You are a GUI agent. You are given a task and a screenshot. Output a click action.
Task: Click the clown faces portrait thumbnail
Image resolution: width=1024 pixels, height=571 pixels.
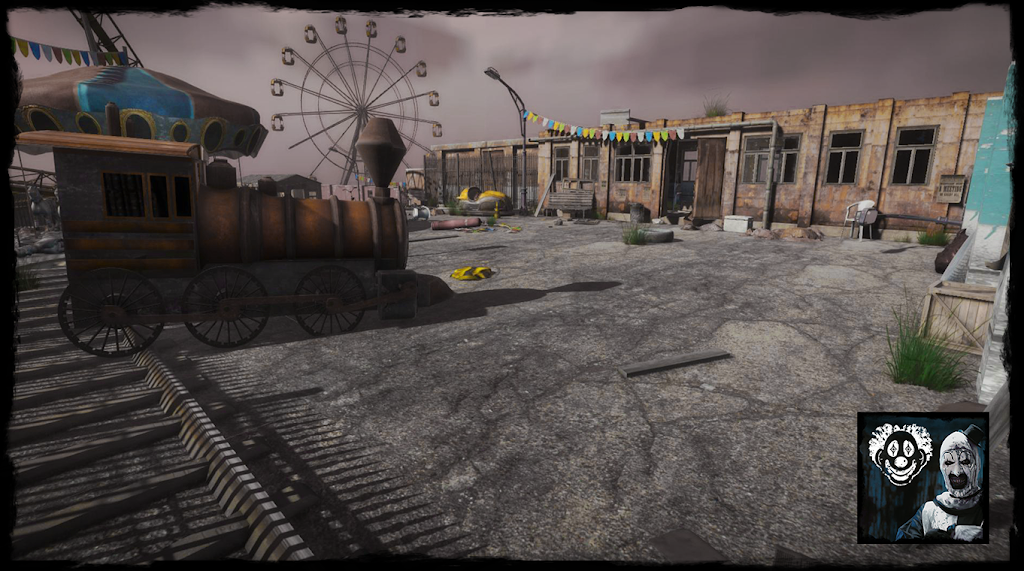click(x=922, y=477)
